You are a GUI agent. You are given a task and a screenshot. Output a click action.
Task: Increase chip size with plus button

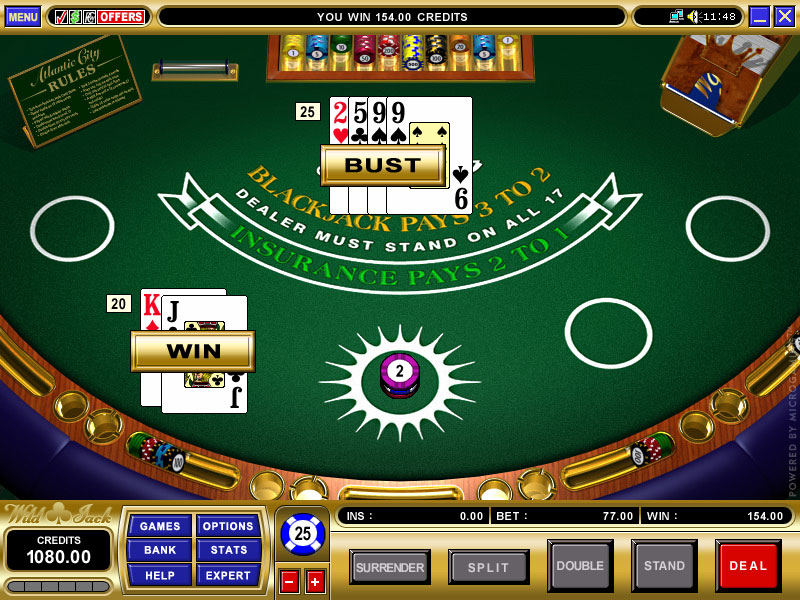[x=315, y=581]
